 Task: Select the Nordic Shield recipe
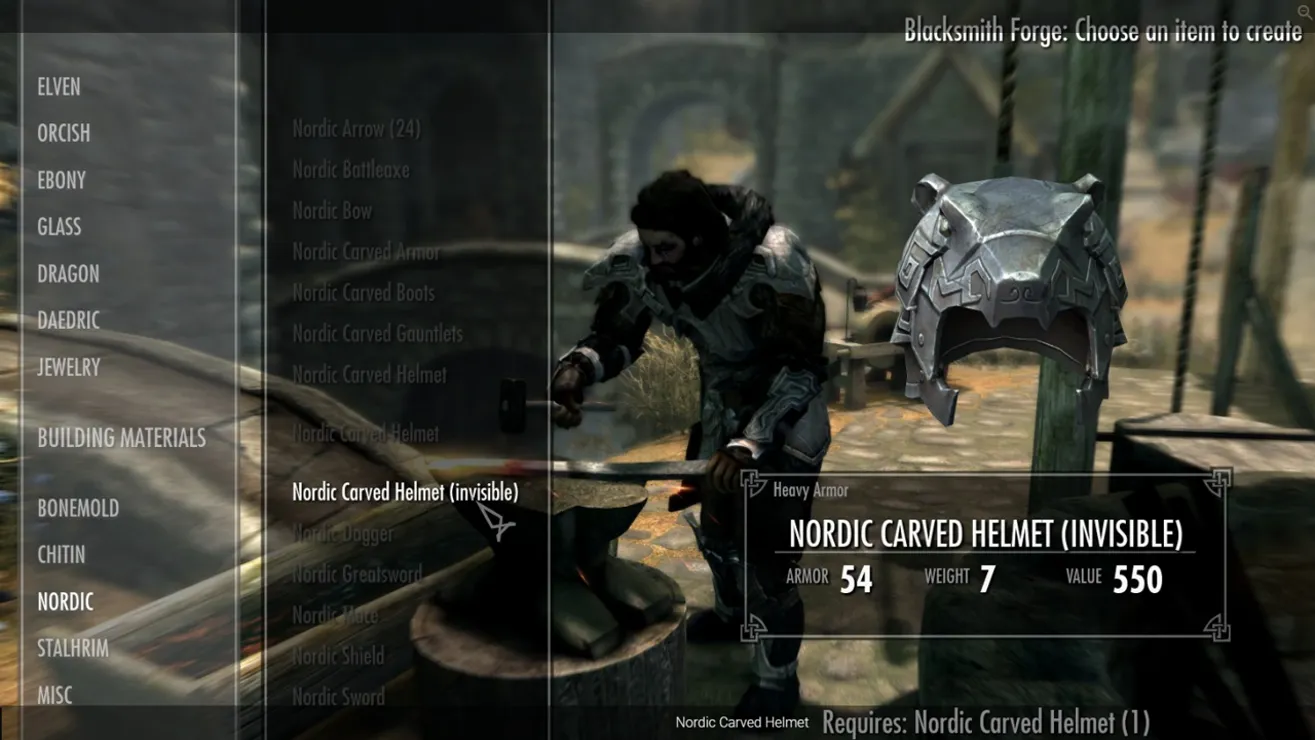pos(337,656)
